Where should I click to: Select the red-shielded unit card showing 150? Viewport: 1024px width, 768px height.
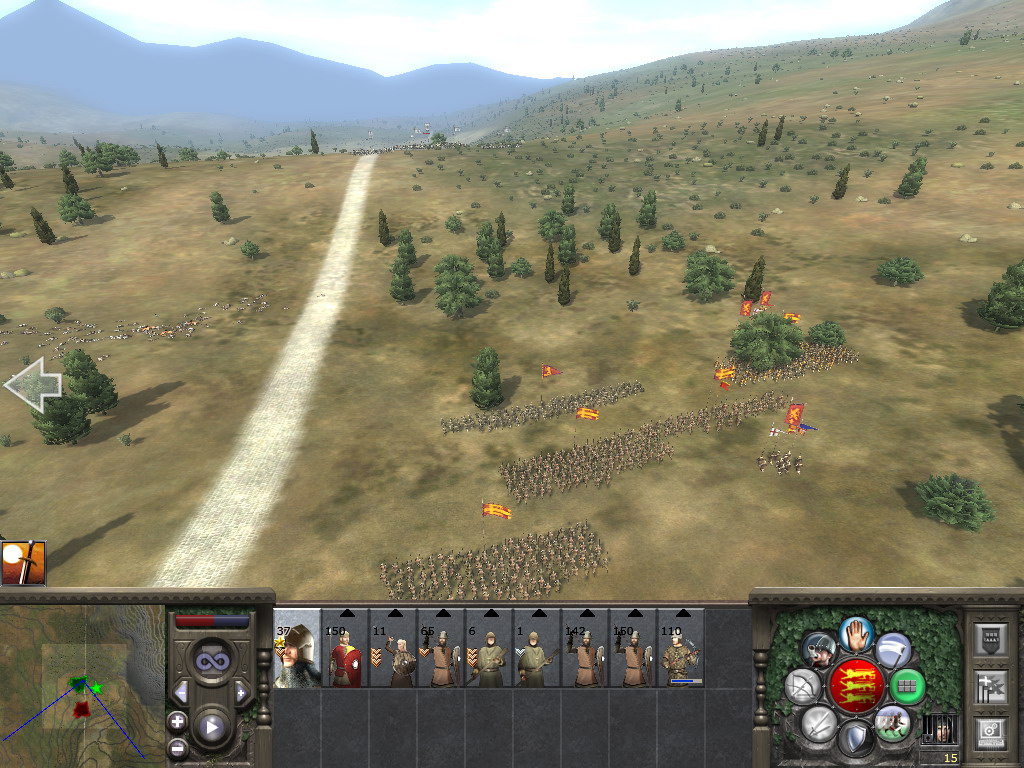click(x=345, y=652)
